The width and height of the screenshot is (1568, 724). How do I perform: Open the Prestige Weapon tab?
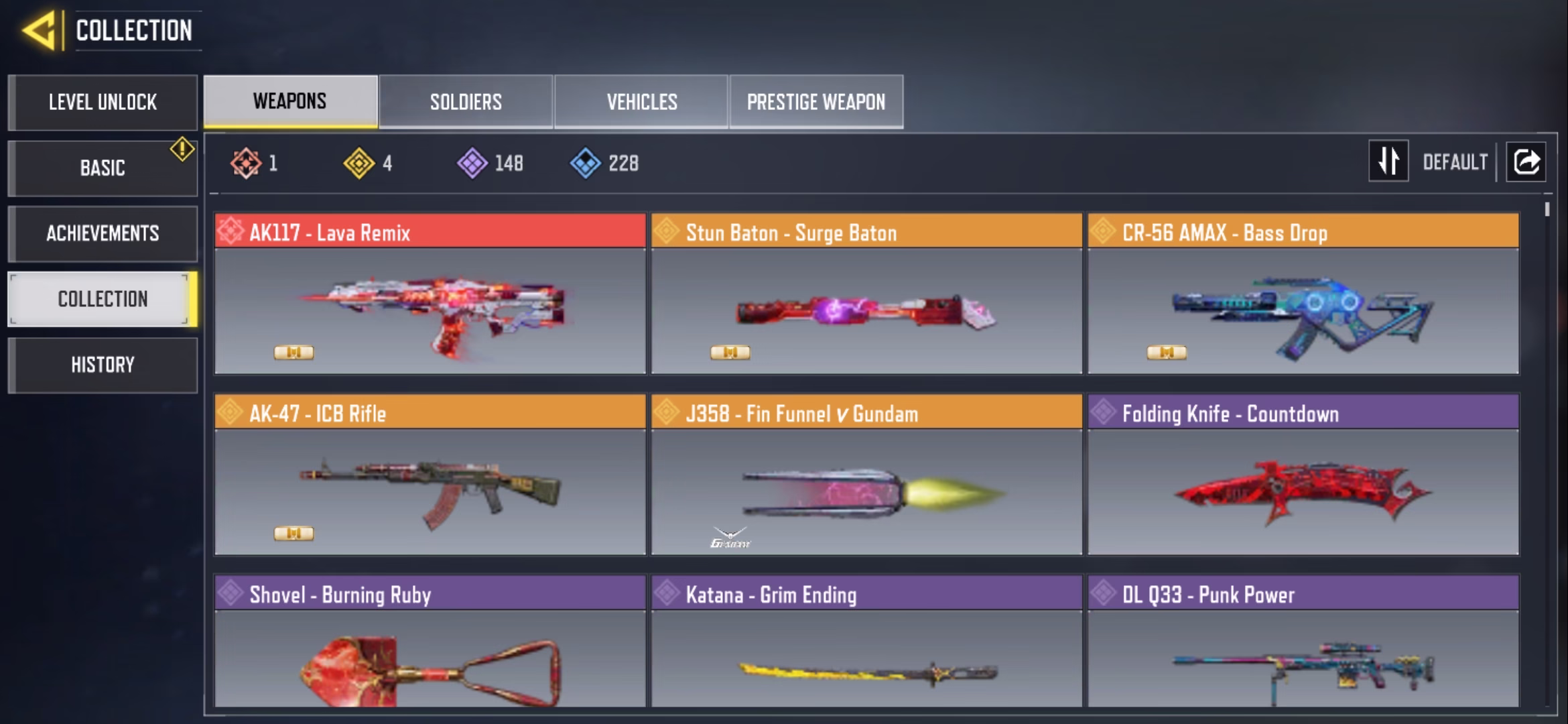click(816, 102)
